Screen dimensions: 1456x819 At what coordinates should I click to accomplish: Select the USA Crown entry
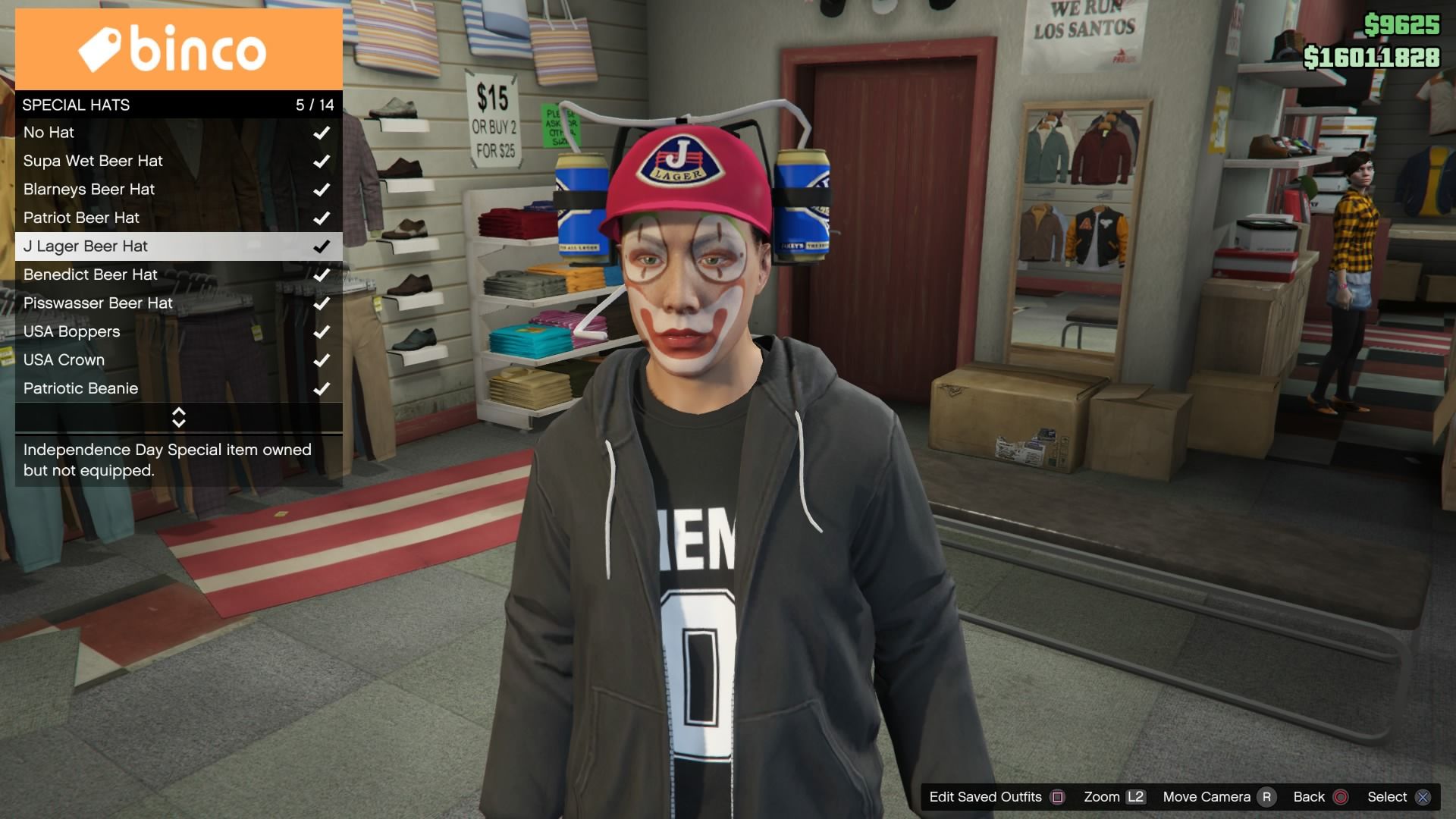tap(178, 360)
